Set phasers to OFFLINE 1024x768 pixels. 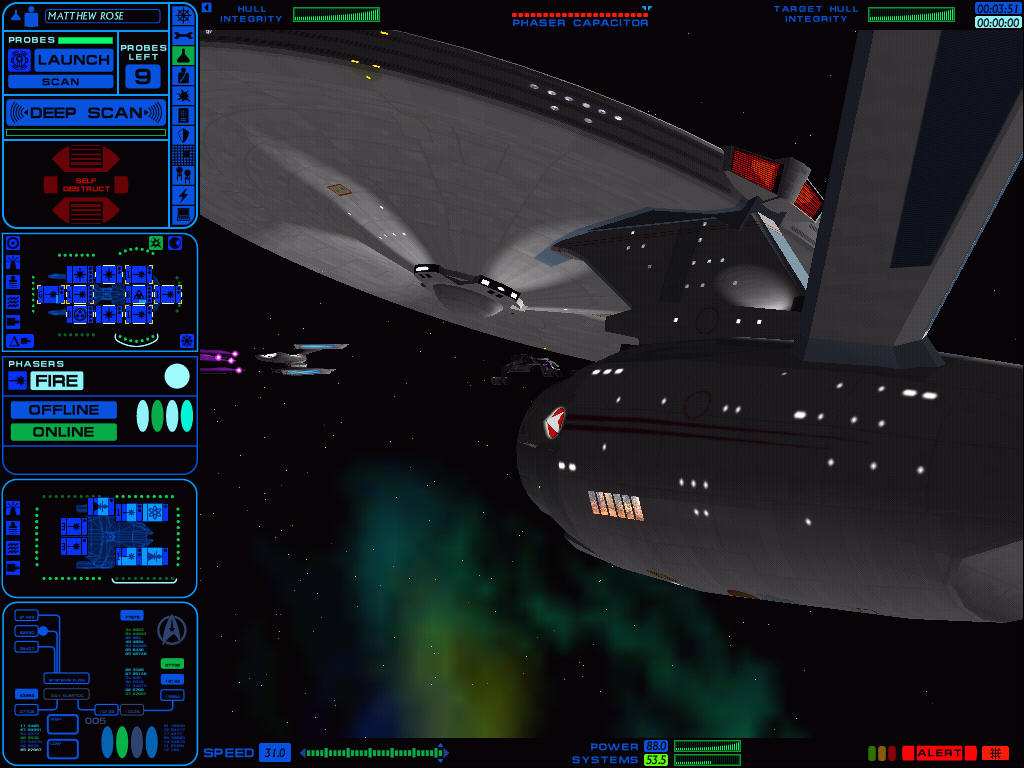click(64, 410)
